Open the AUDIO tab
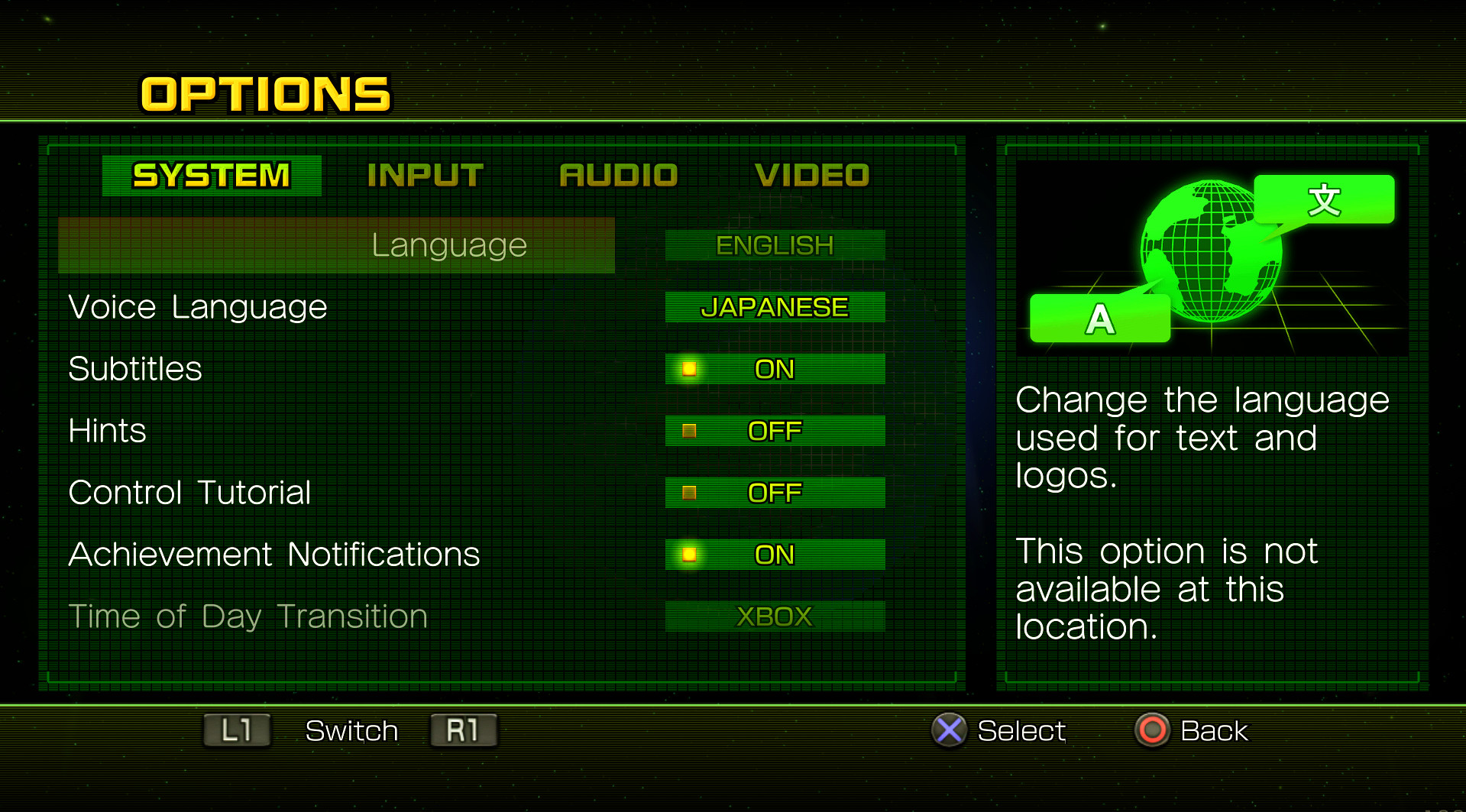Image resolution: width=1466 pixels, height=812 pixels. pos(619,174)
